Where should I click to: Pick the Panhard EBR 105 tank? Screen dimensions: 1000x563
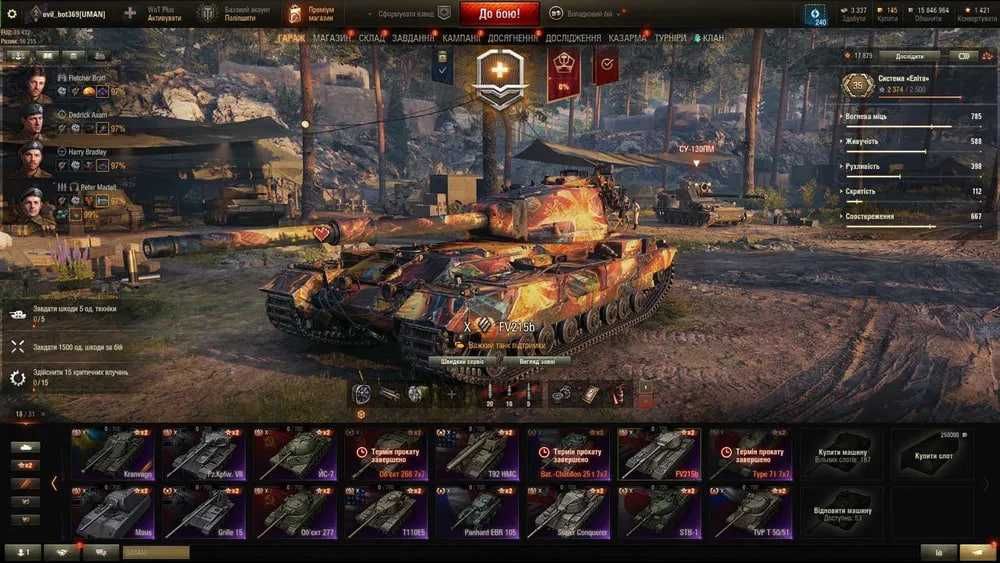(477, 514)
